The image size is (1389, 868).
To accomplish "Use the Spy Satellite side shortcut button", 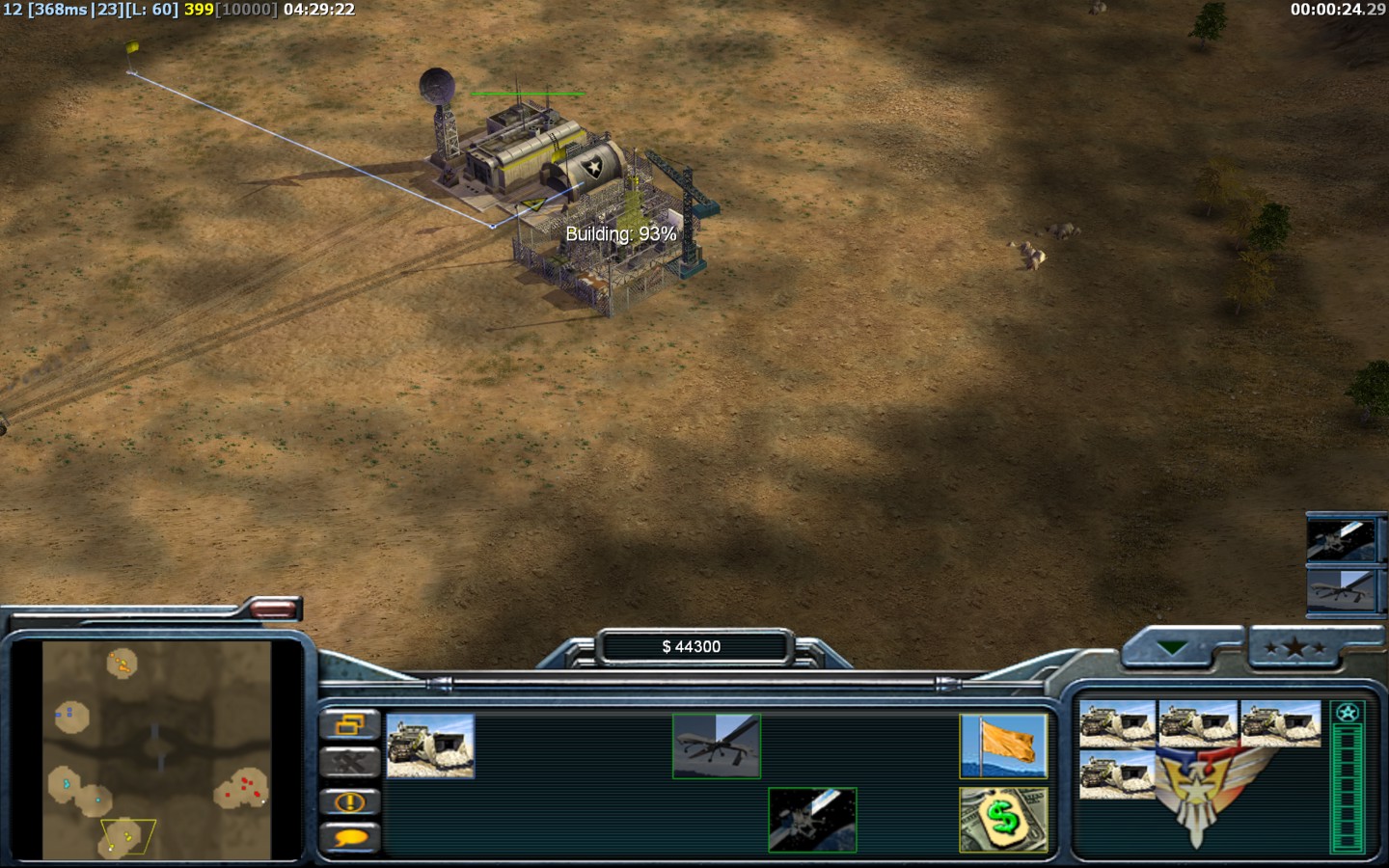I will coord(1341,539).
